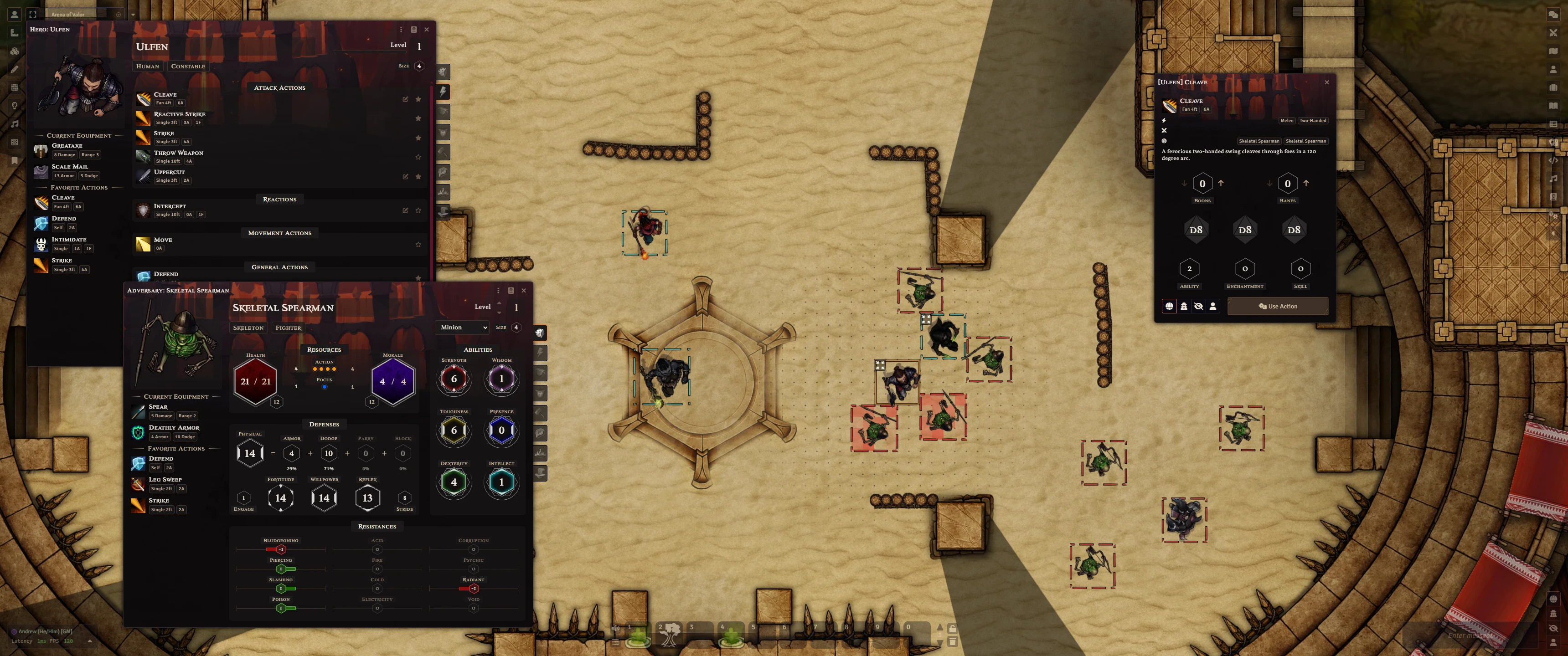Open the Greataxe equipment item

click(67, 145)
